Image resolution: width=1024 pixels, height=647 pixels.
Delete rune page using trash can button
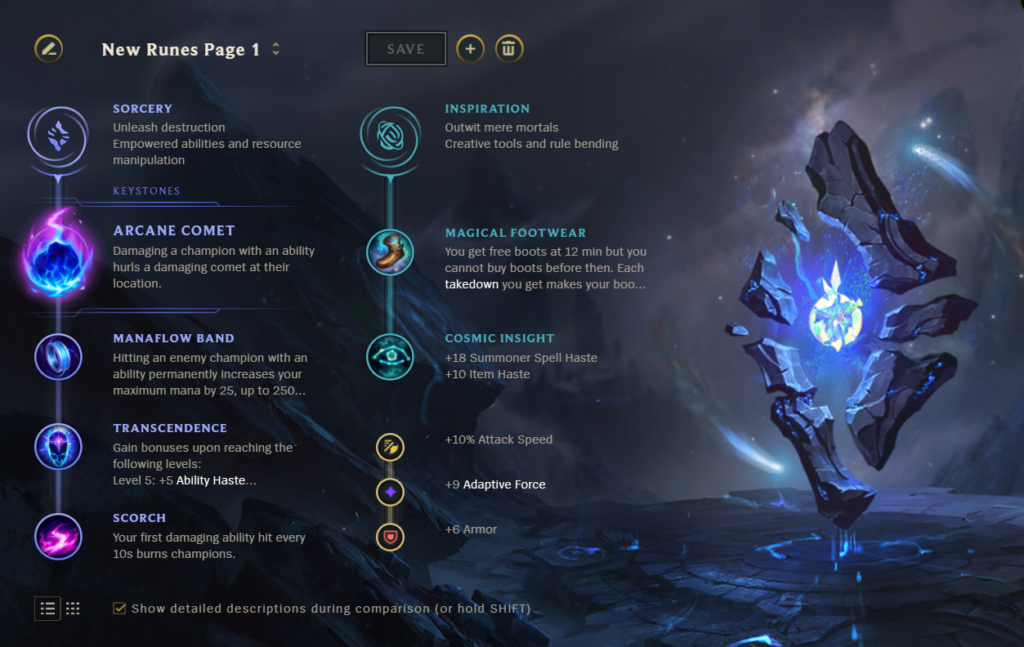pyautogui.click(x=509, y=48)
